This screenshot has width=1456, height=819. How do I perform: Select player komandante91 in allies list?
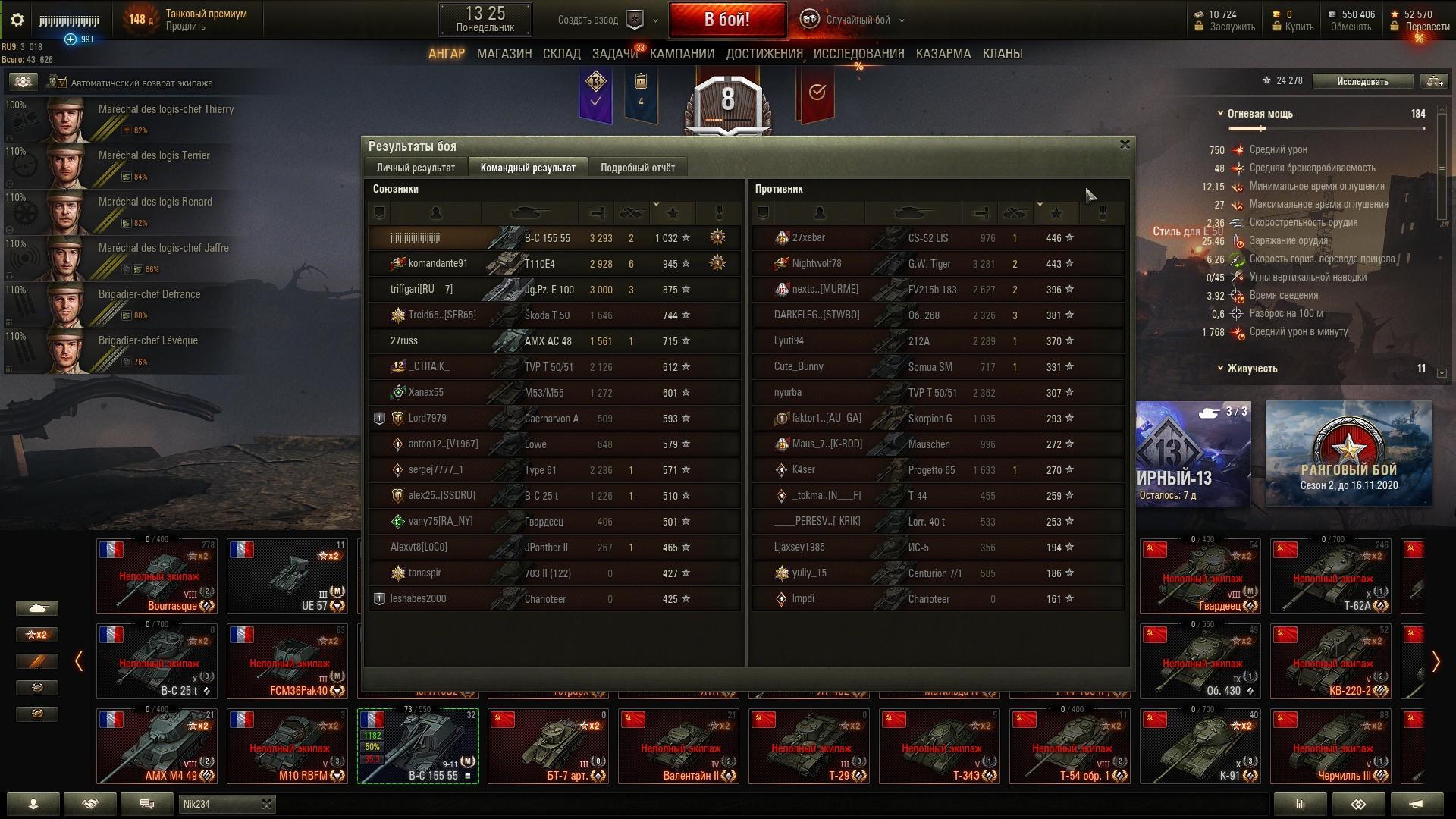point(438,264)
